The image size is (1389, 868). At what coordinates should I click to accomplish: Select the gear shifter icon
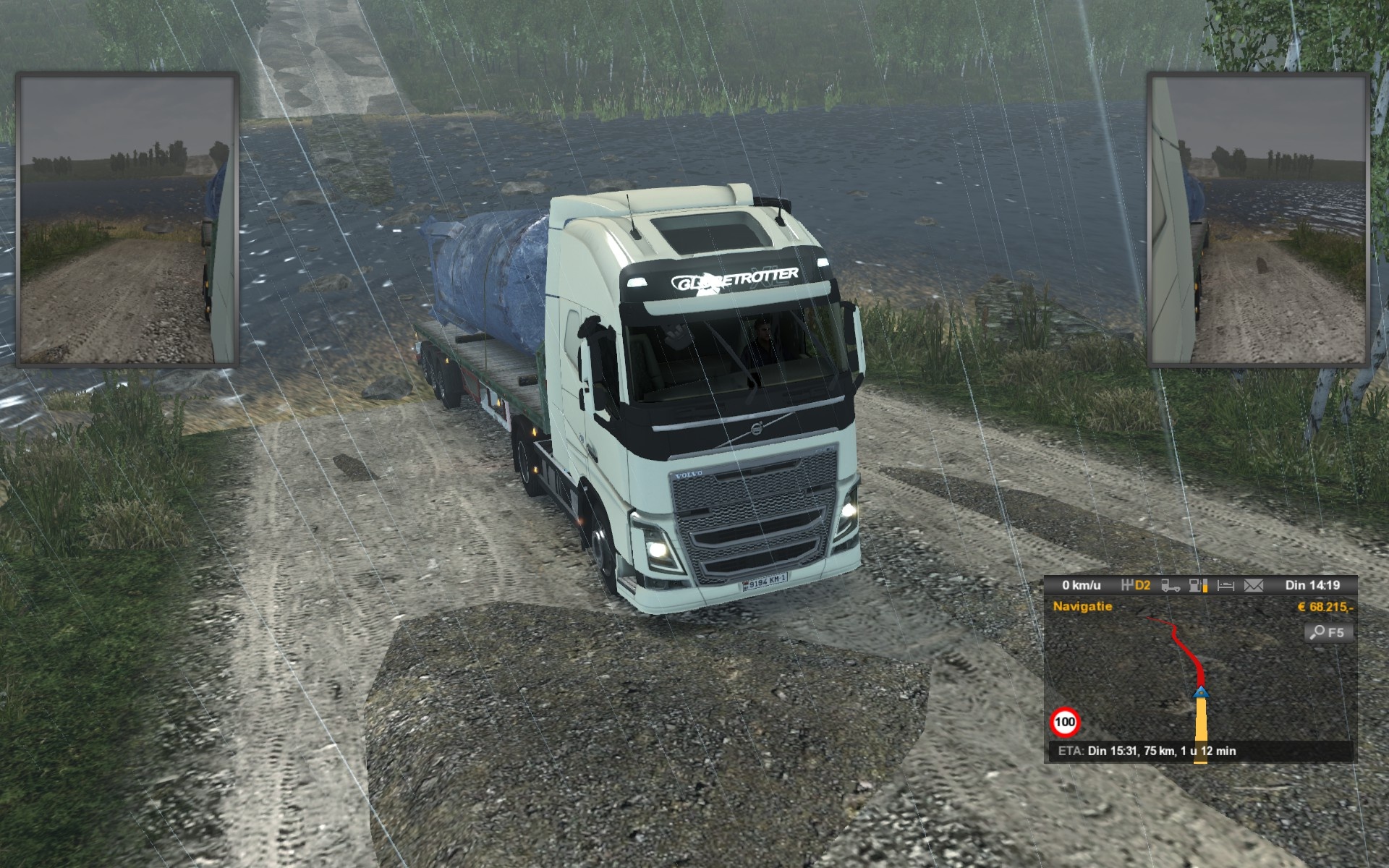click(1127, 585)
